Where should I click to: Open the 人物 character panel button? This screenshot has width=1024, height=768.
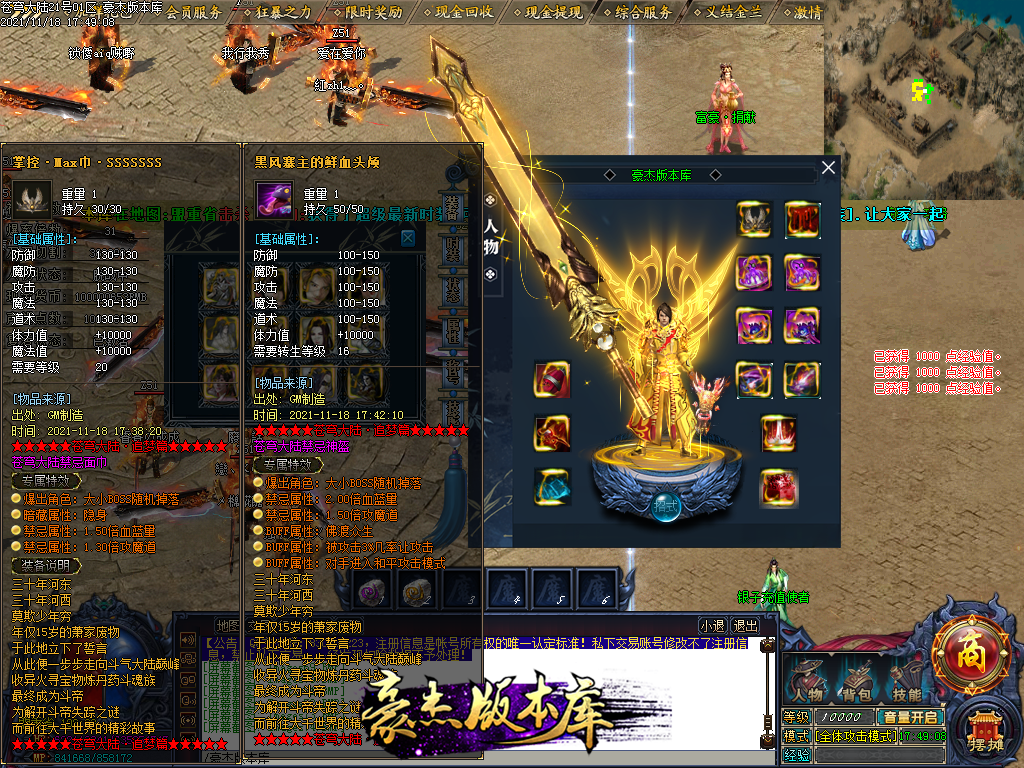click(x=808, y=682)
